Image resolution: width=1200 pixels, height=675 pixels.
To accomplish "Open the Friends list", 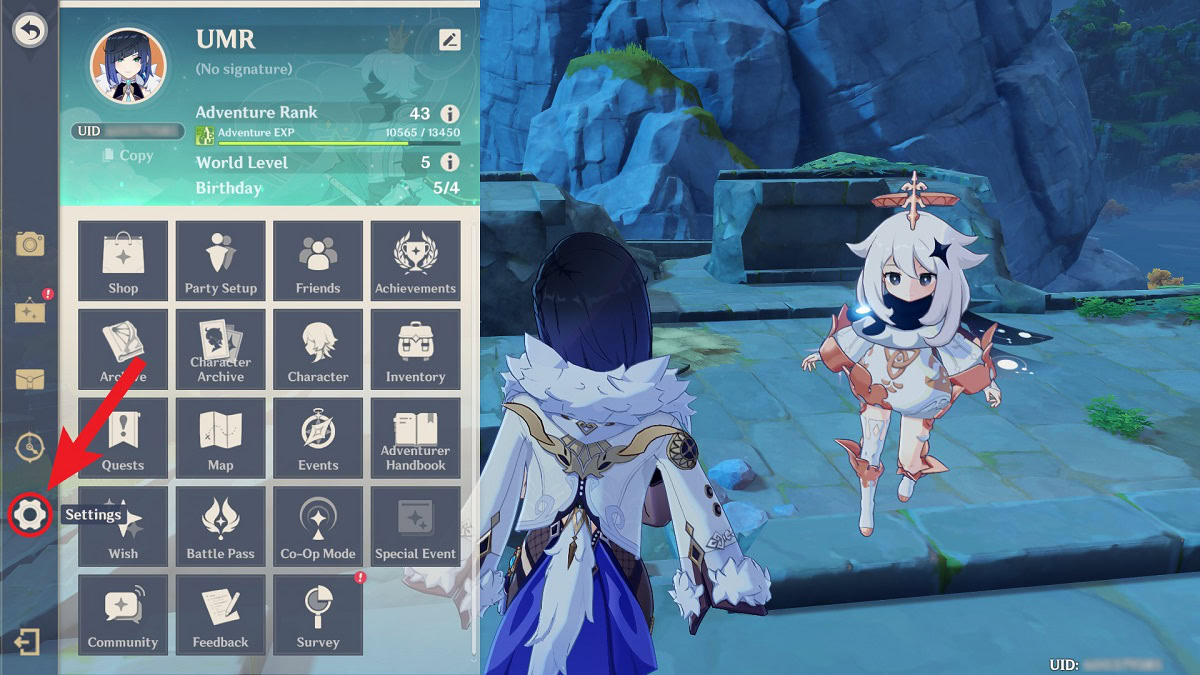I will 318,261.
